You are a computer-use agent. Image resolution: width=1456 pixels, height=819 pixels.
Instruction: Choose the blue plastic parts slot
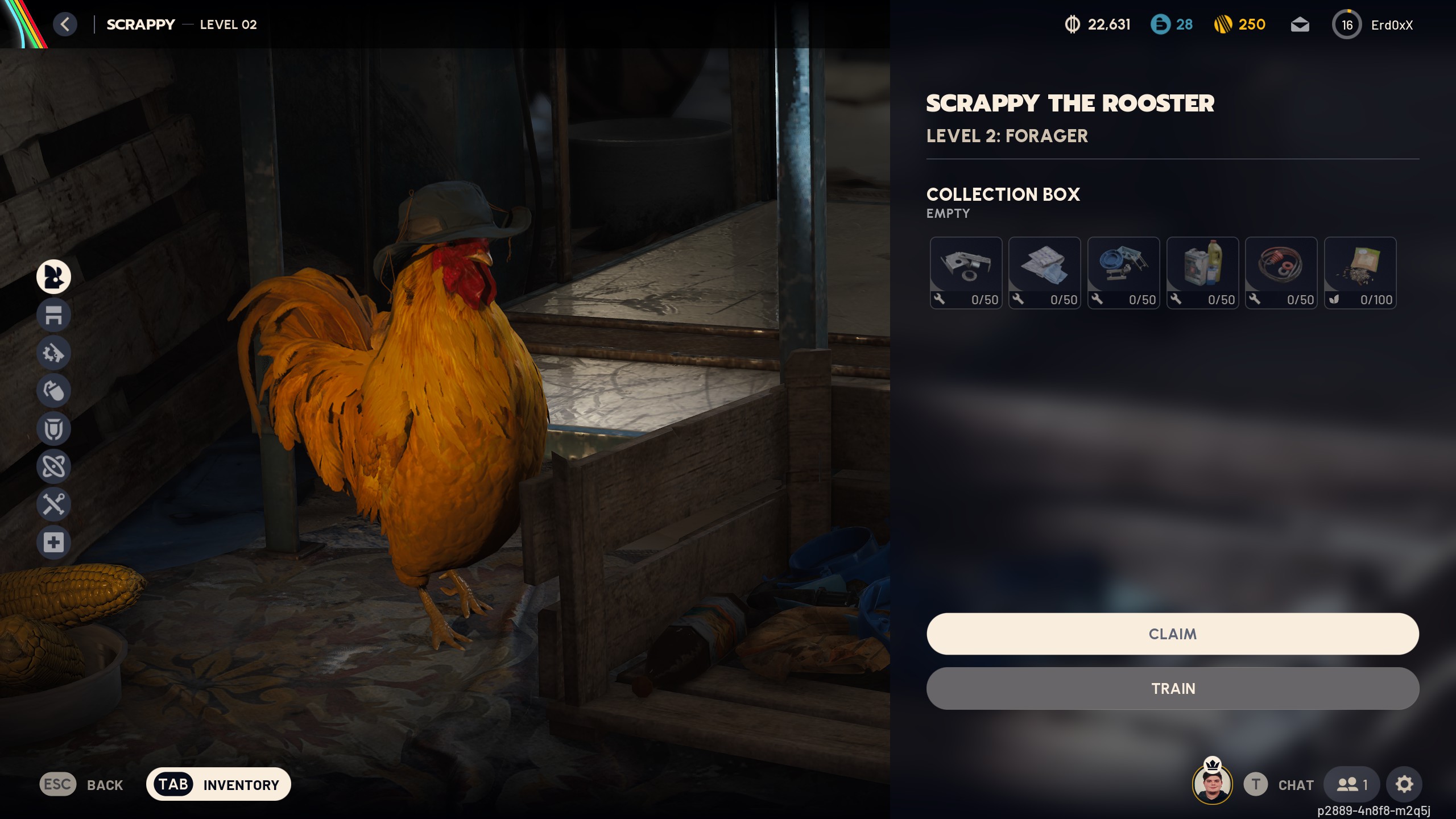1123,272
